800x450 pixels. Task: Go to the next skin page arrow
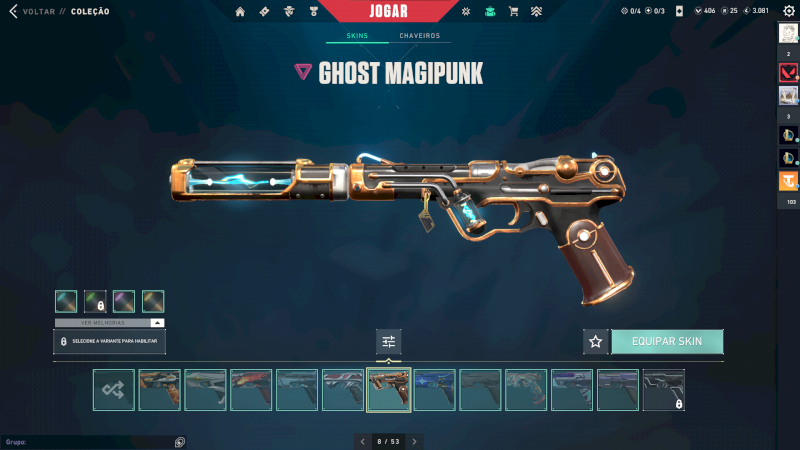pyautogui.click(x=414, y=441)
